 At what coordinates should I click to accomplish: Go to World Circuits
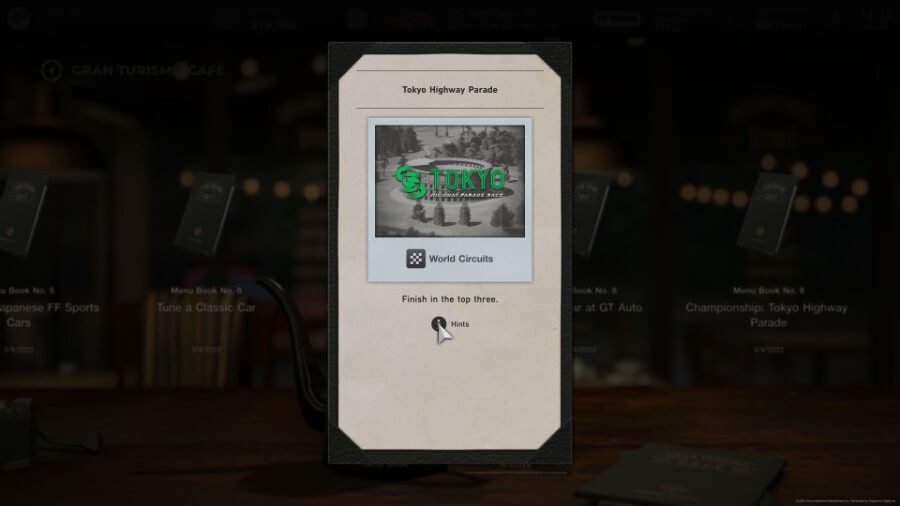pyautogui.click(x=449, y=259)
